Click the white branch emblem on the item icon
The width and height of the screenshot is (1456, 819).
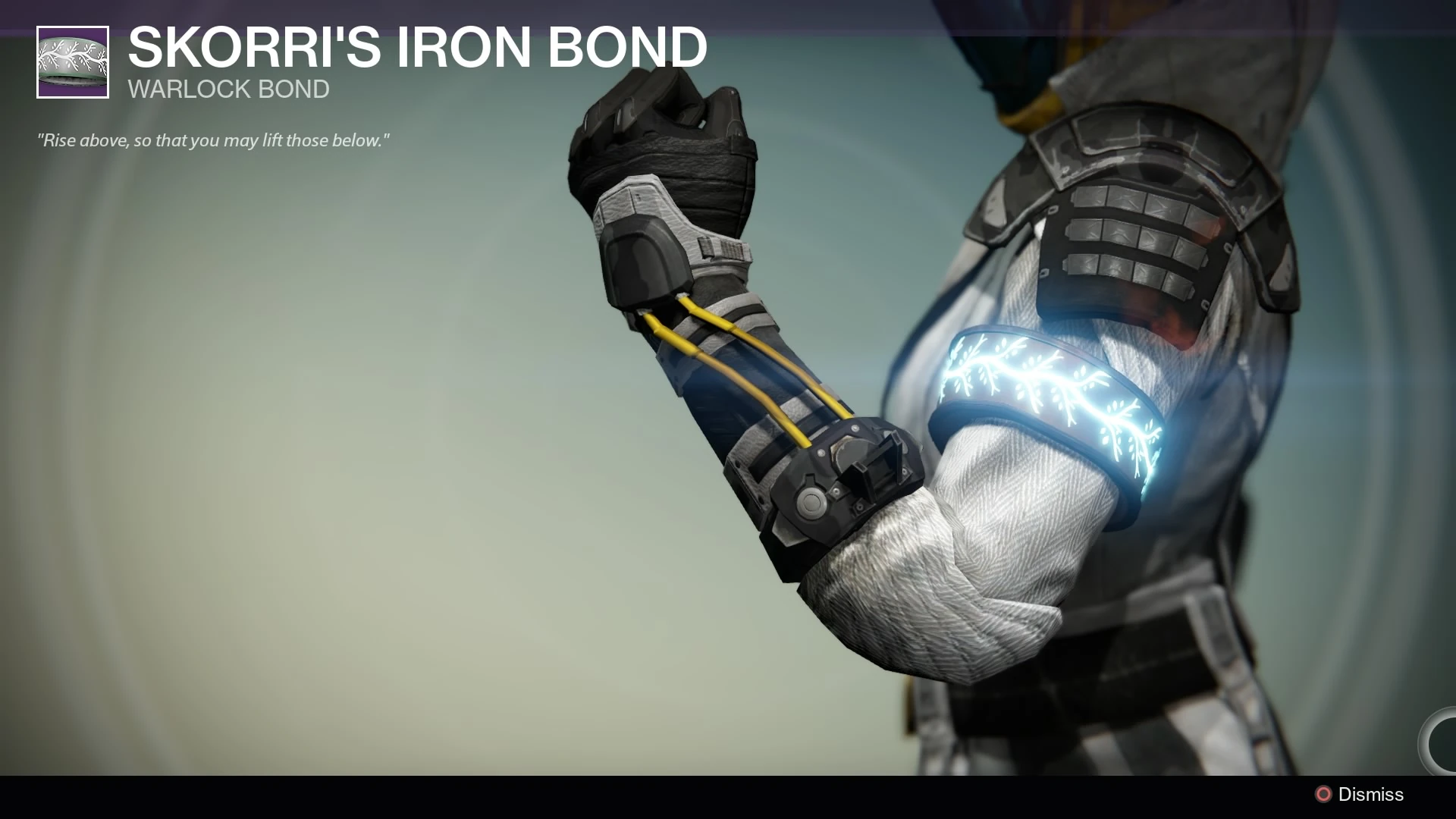[72, 57]
